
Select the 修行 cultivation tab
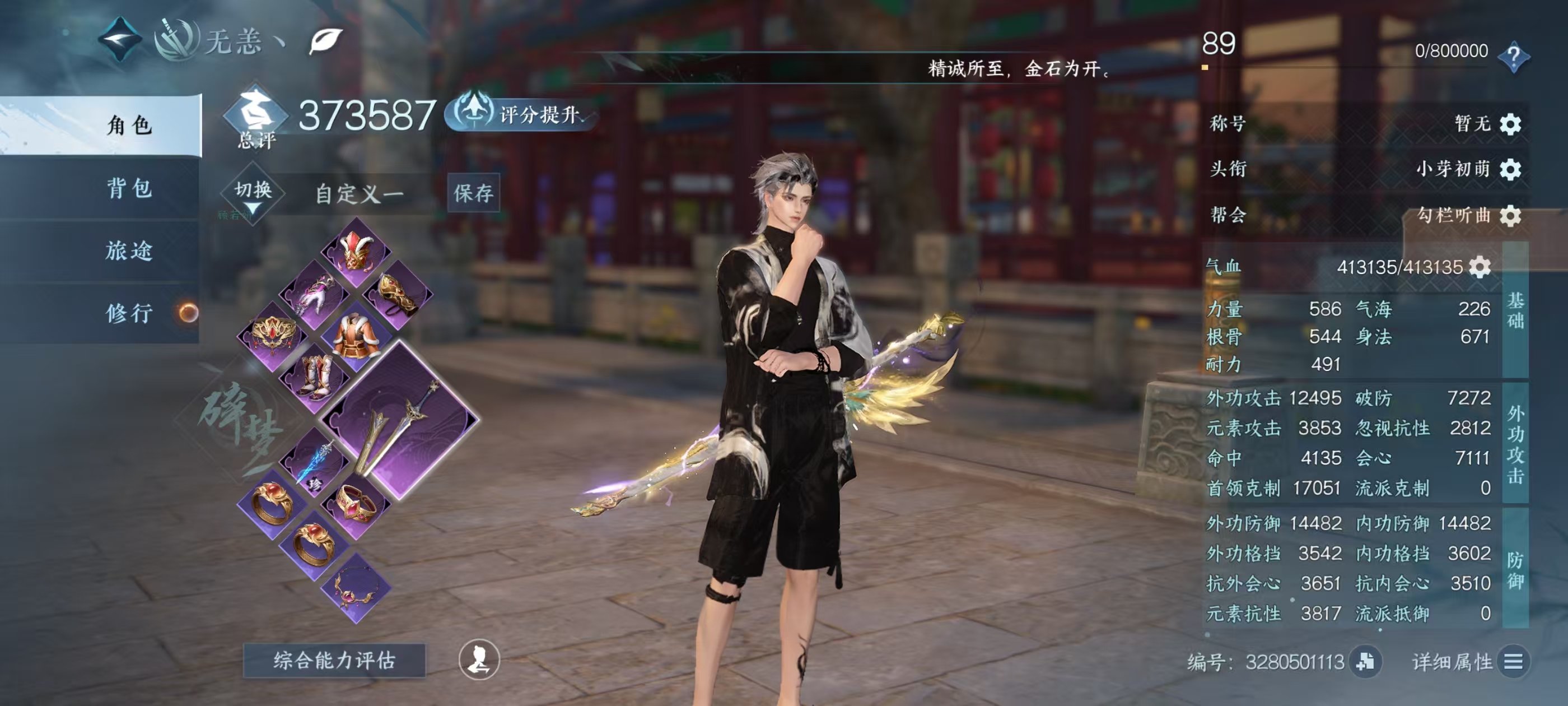129,314
